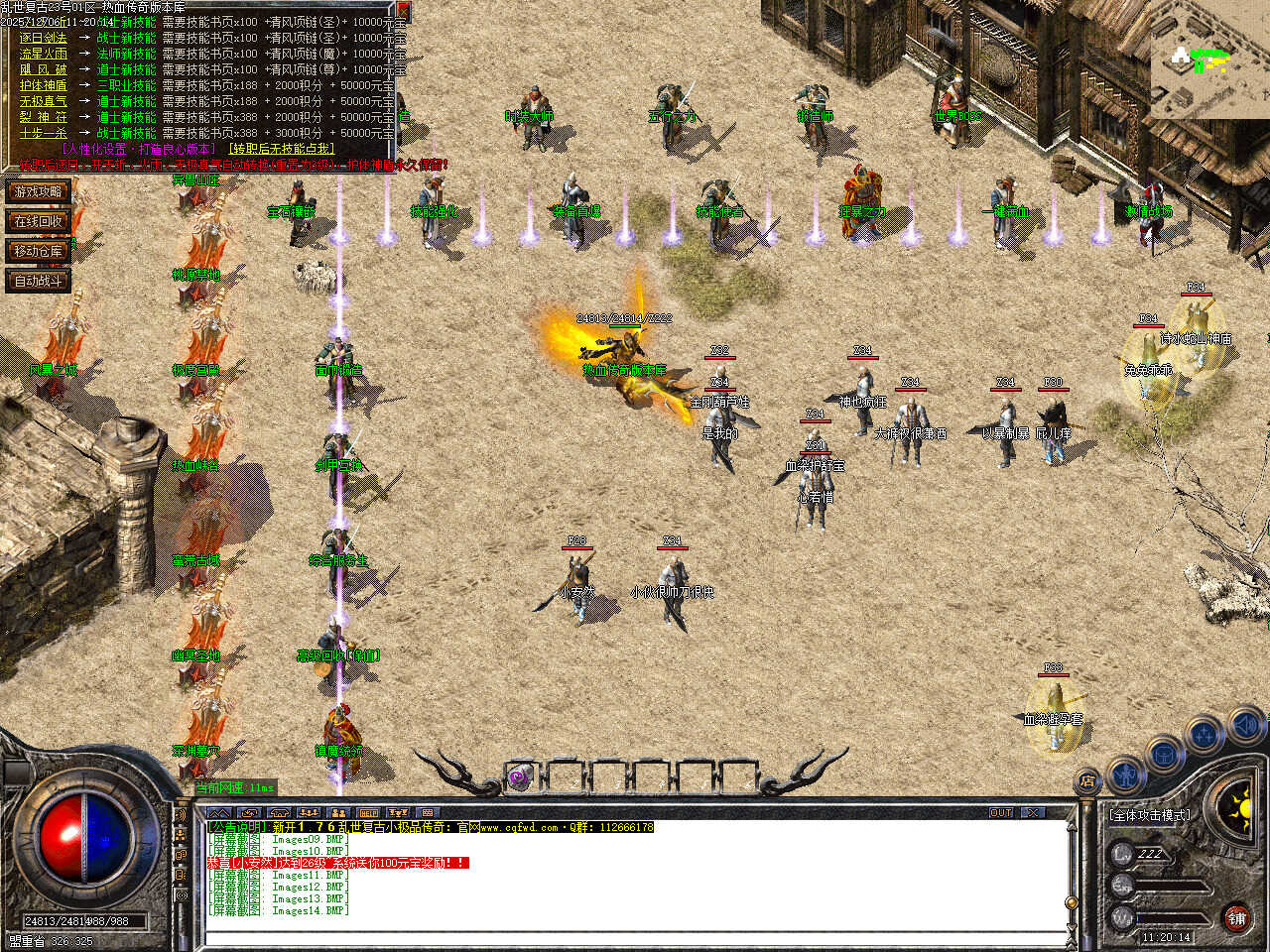This screenshot has height=952, width=1270.
Task: Select the 逐日剑法 skill link
Action: click(x=44, y=38)
